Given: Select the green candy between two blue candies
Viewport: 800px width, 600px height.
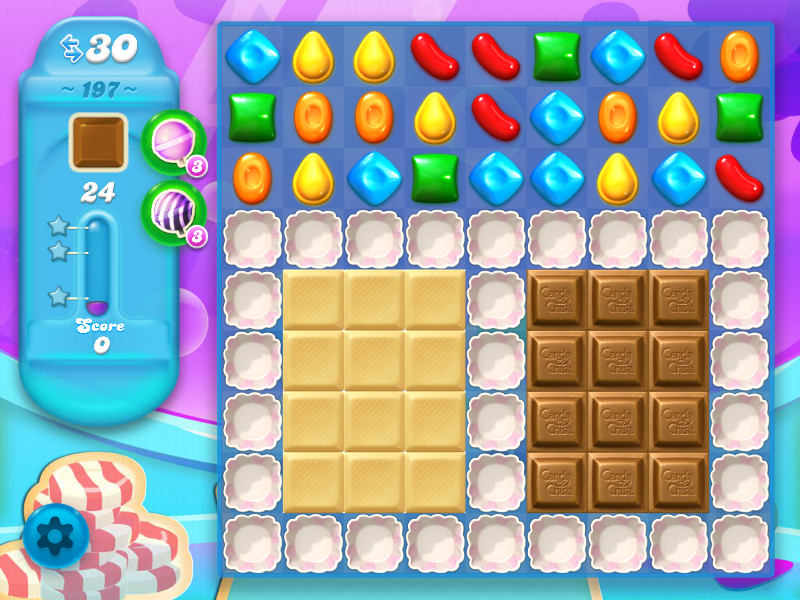Looking at the screenshot, I should [x=435, y=178].
